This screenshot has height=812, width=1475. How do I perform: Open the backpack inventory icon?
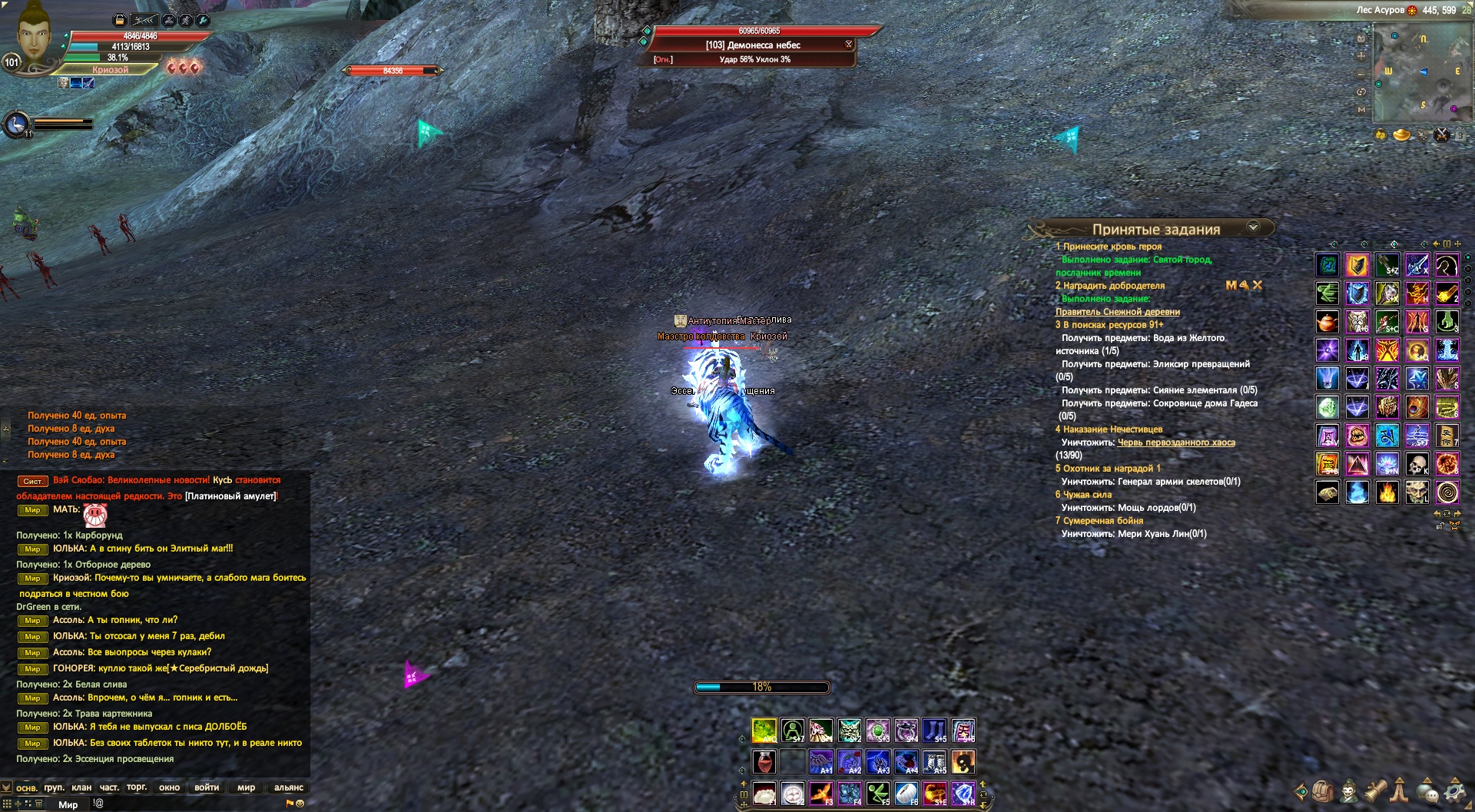click(1322, 791)
